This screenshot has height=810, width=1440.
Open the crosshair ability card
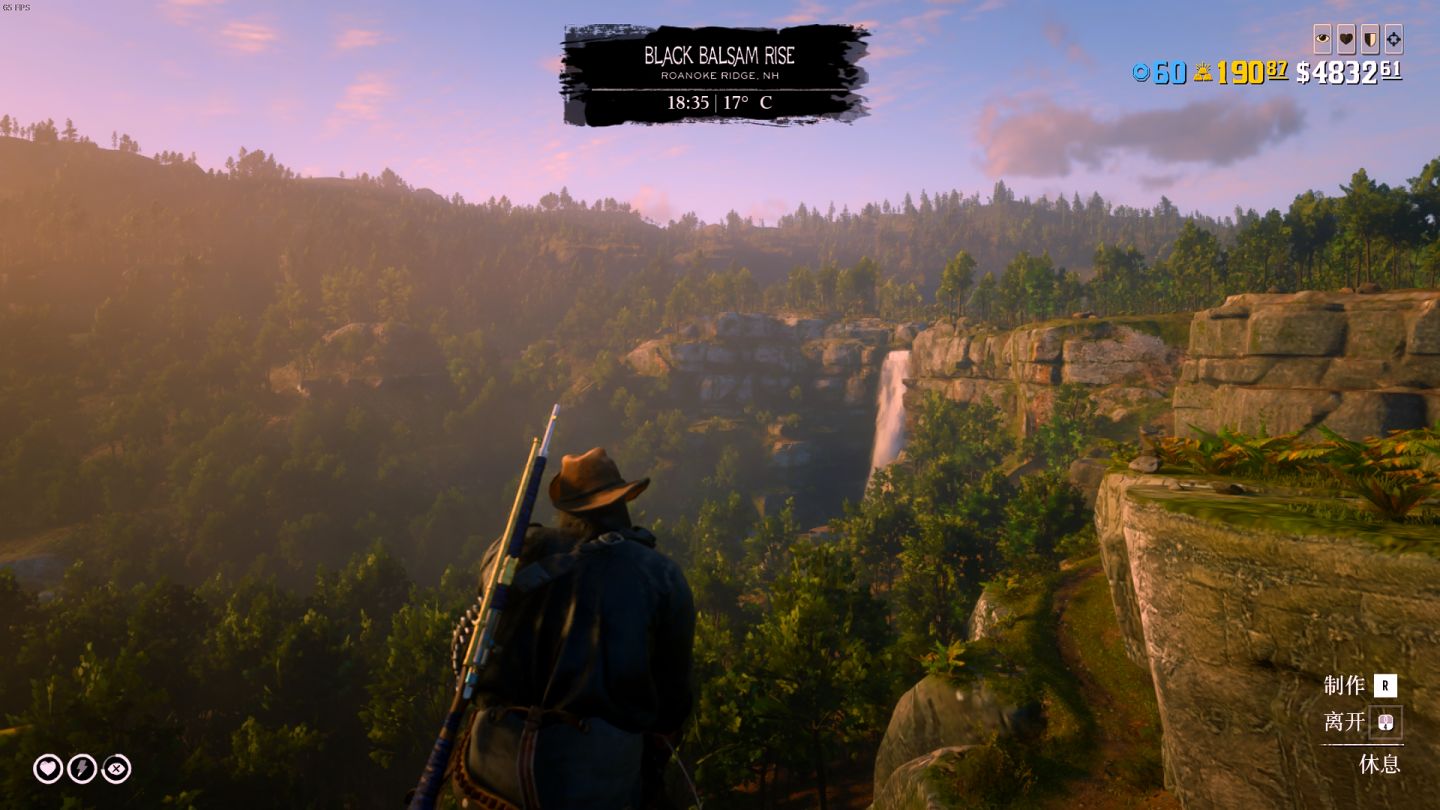pos(1393,39)
